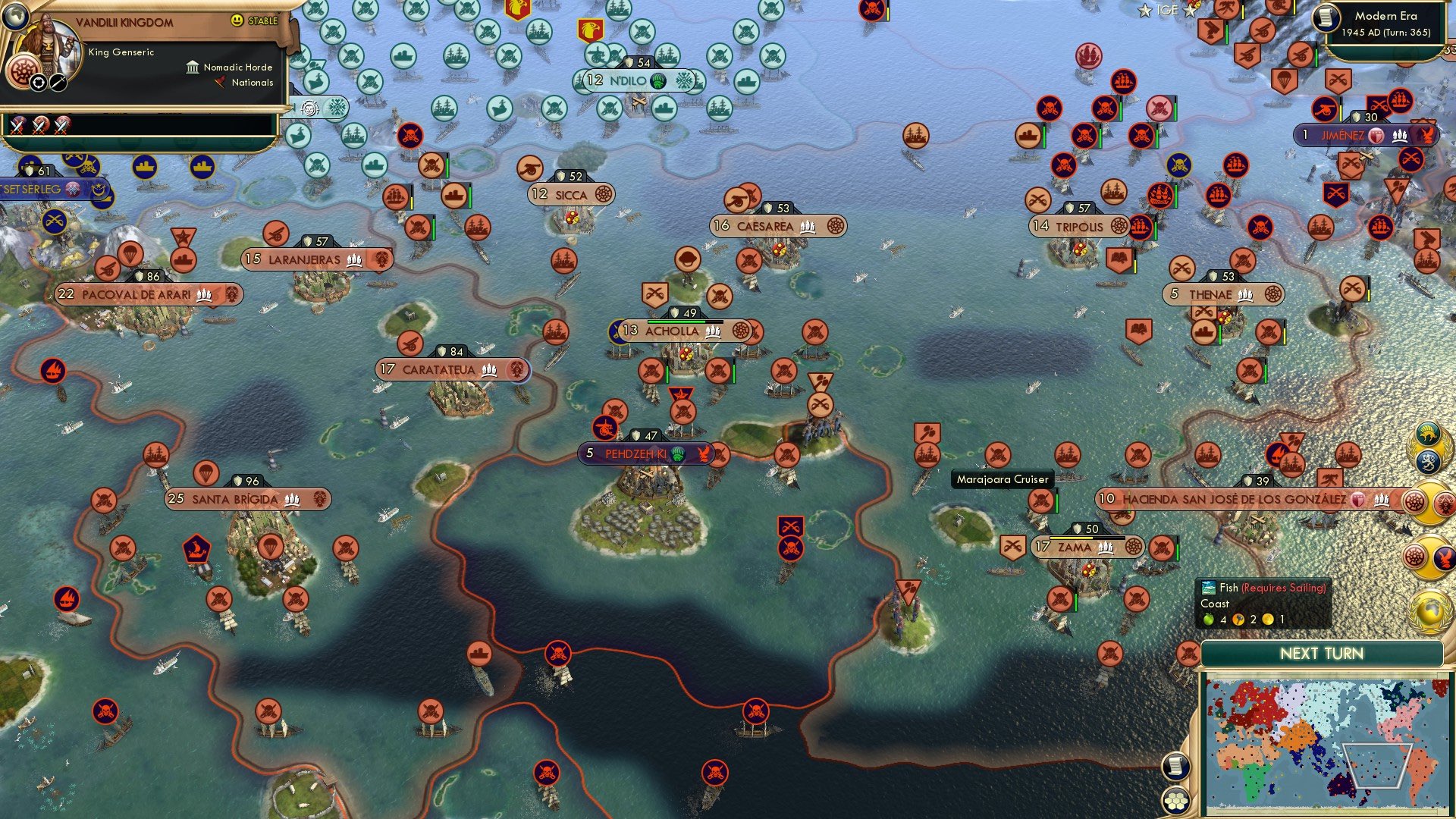The image size is (1456, 819).
Task: Select the Zama city banner
Action: [1087, 546]
